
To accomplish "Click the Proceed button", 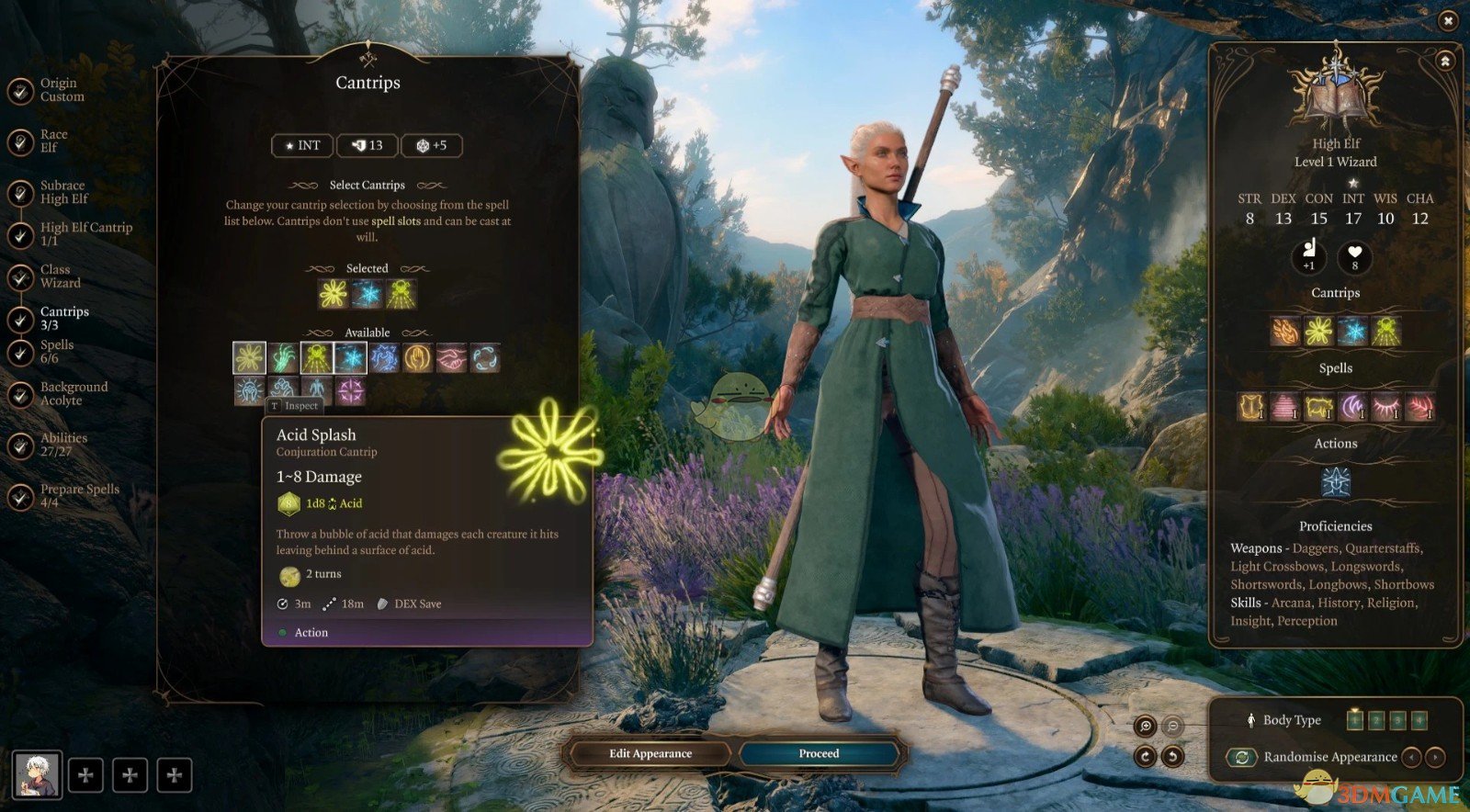I will pos(819,753).
